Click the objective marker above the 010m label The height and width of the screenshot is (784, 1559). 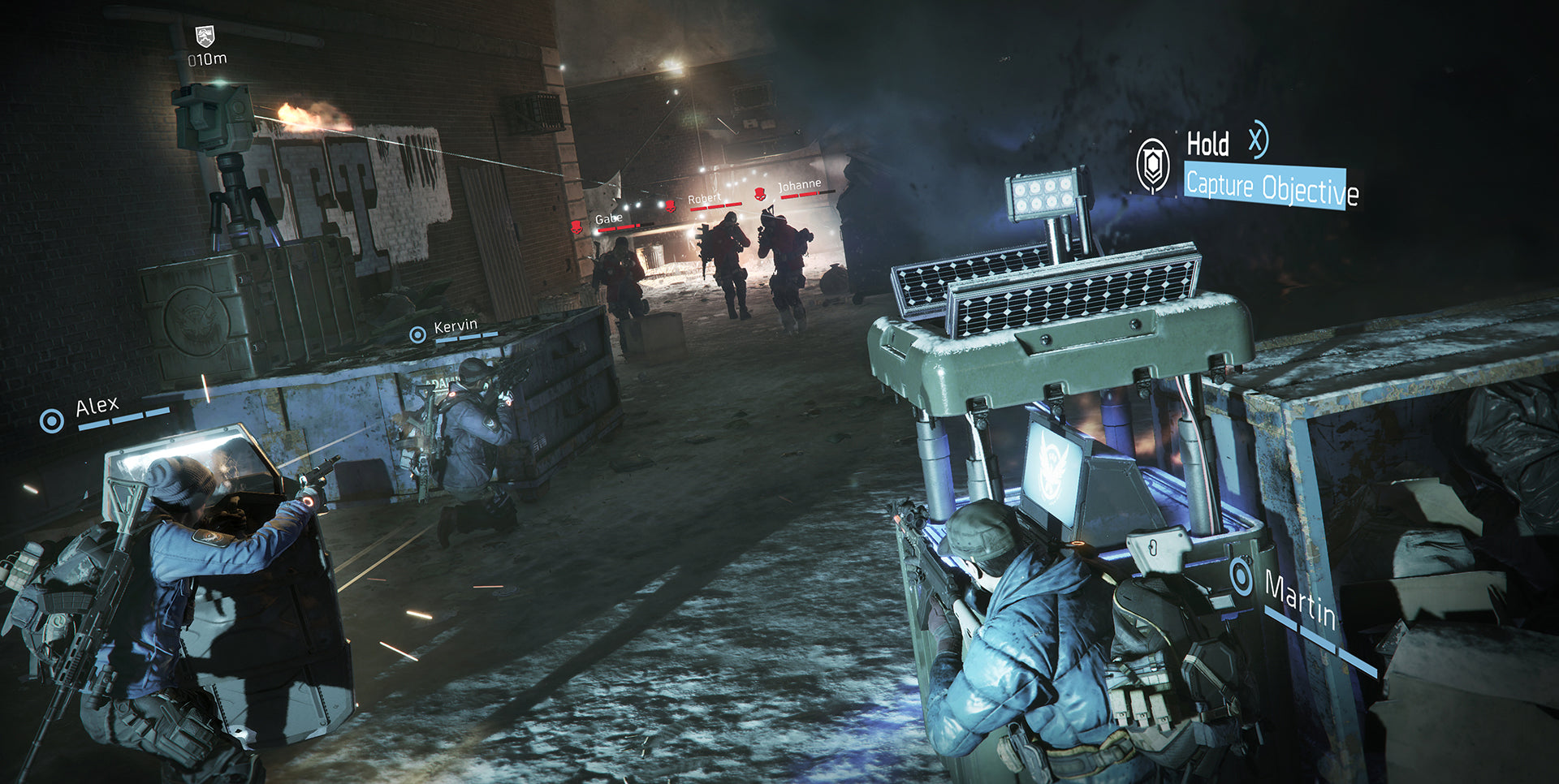click(x=204, y=36)
